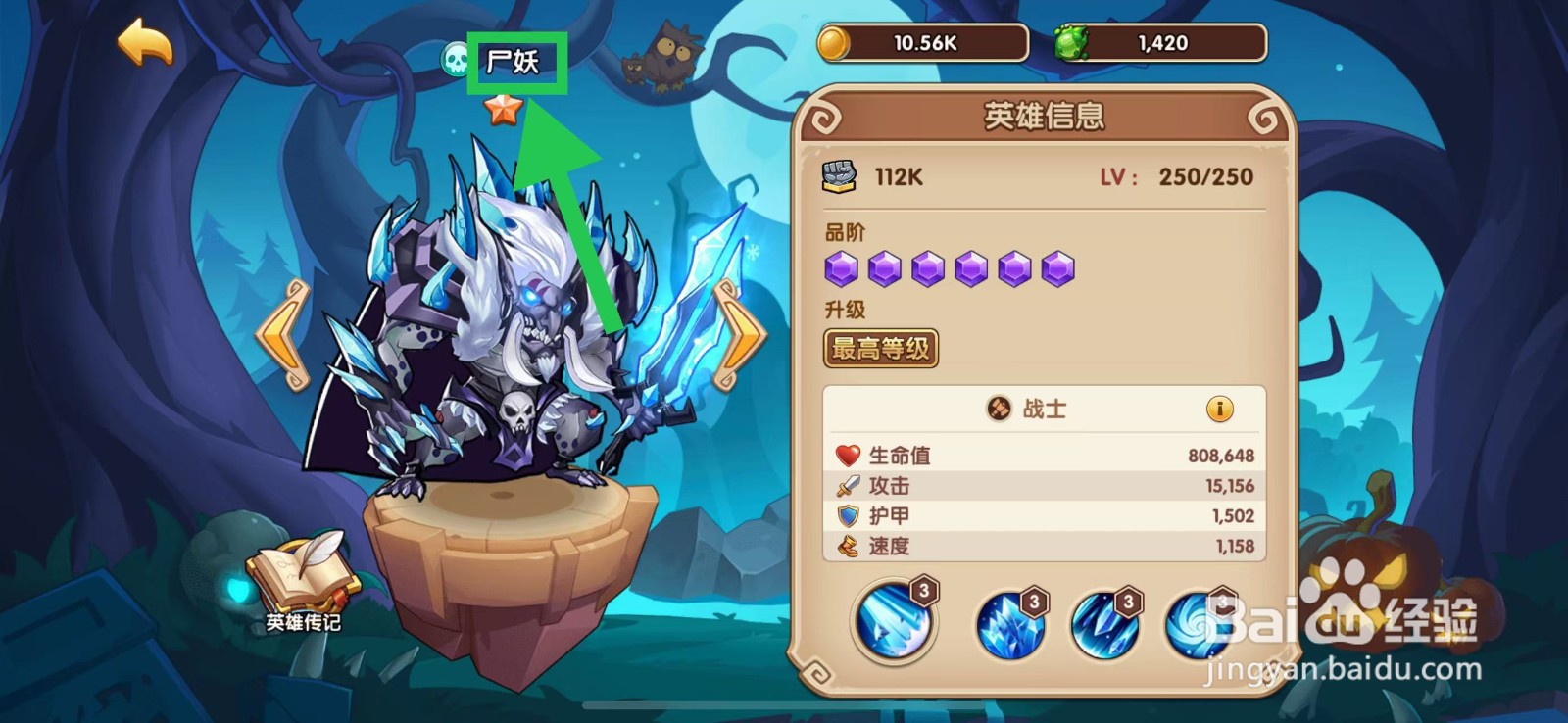Tap the orange star below the hero name
Image resolution: width=1568 pixels, height=723 pixels.
[x=503, y=111]
